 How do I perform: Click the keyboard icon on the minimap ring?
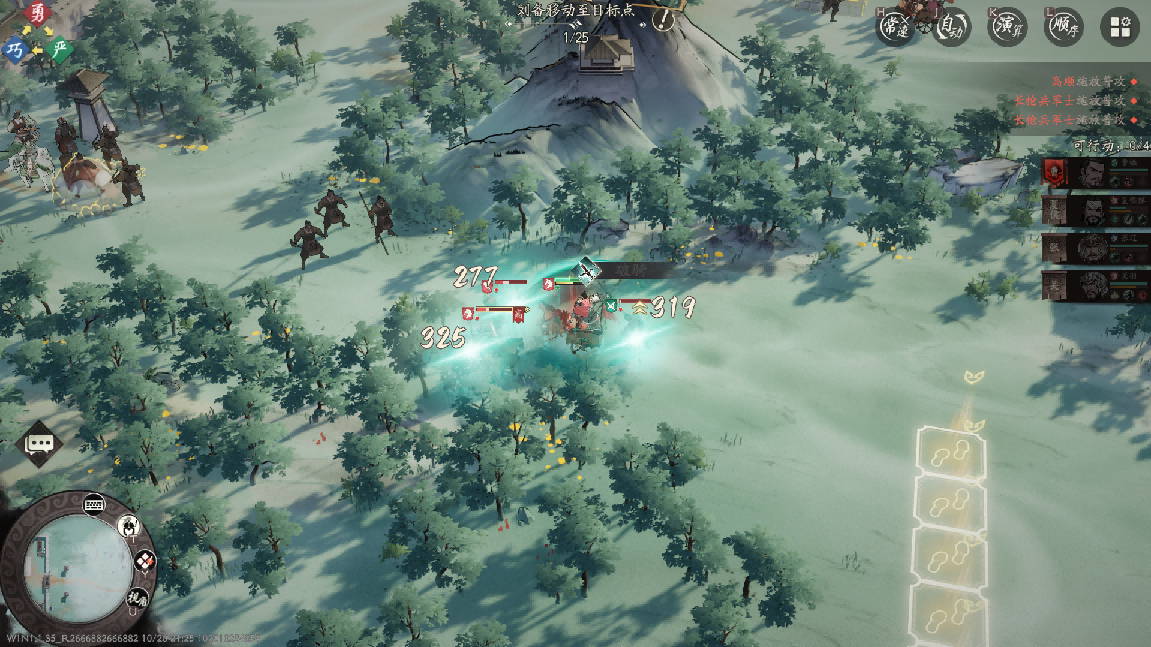click(95, 503)
